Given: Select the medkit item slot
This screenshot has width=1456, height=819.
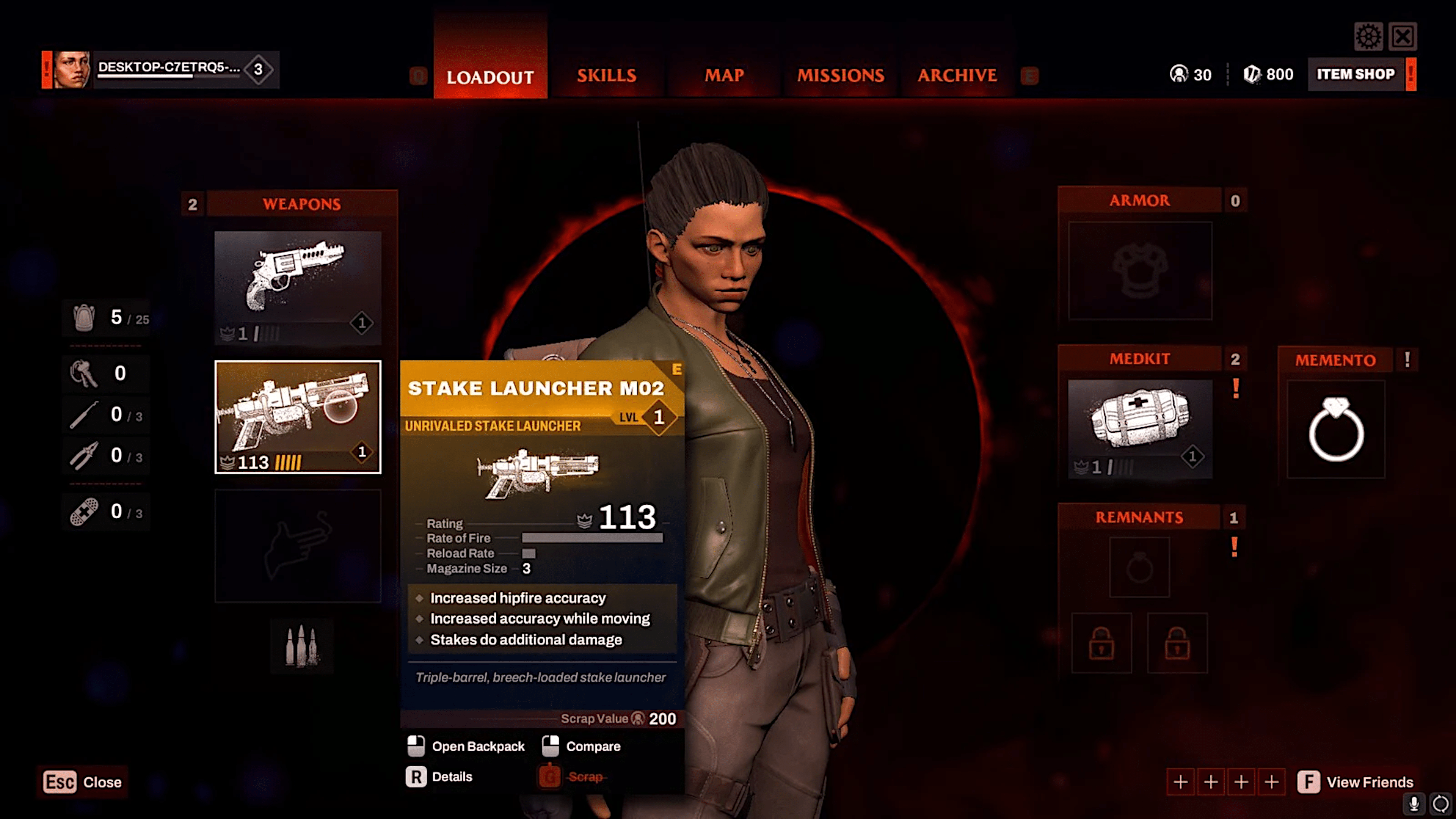Looking at the screenshot, I should coord(1139,429).
